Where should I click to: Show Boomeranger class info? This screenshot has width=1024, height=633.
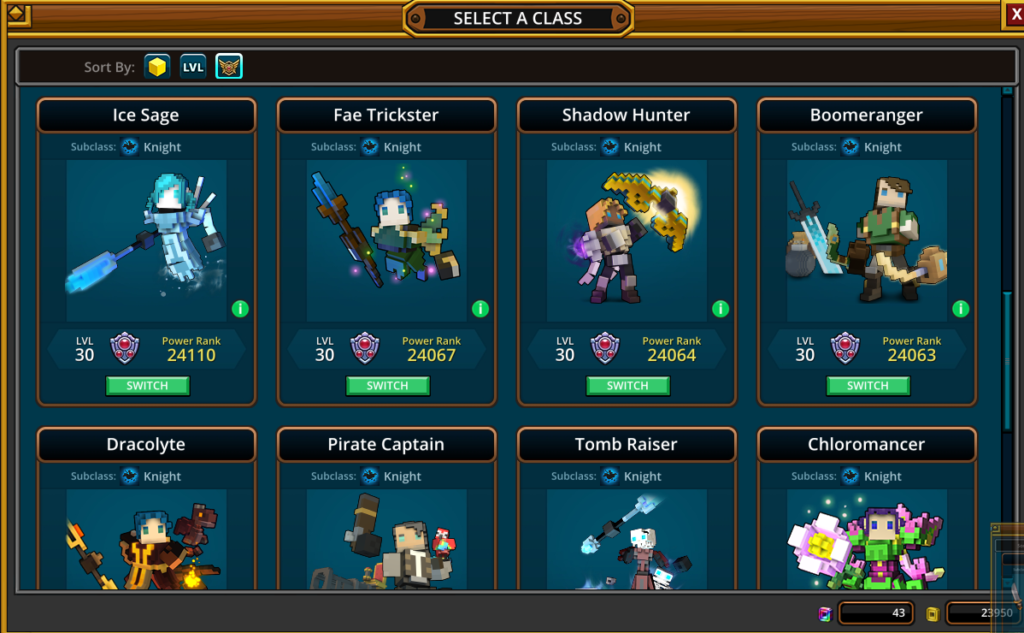pos(960,308)
